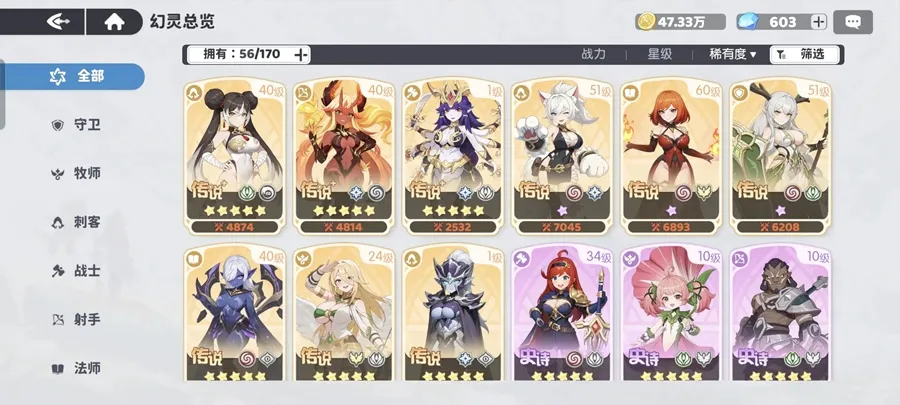
Task: Select the red demon girl card with 4814 power
Action: pyautogui.click(x=339, y=153)
